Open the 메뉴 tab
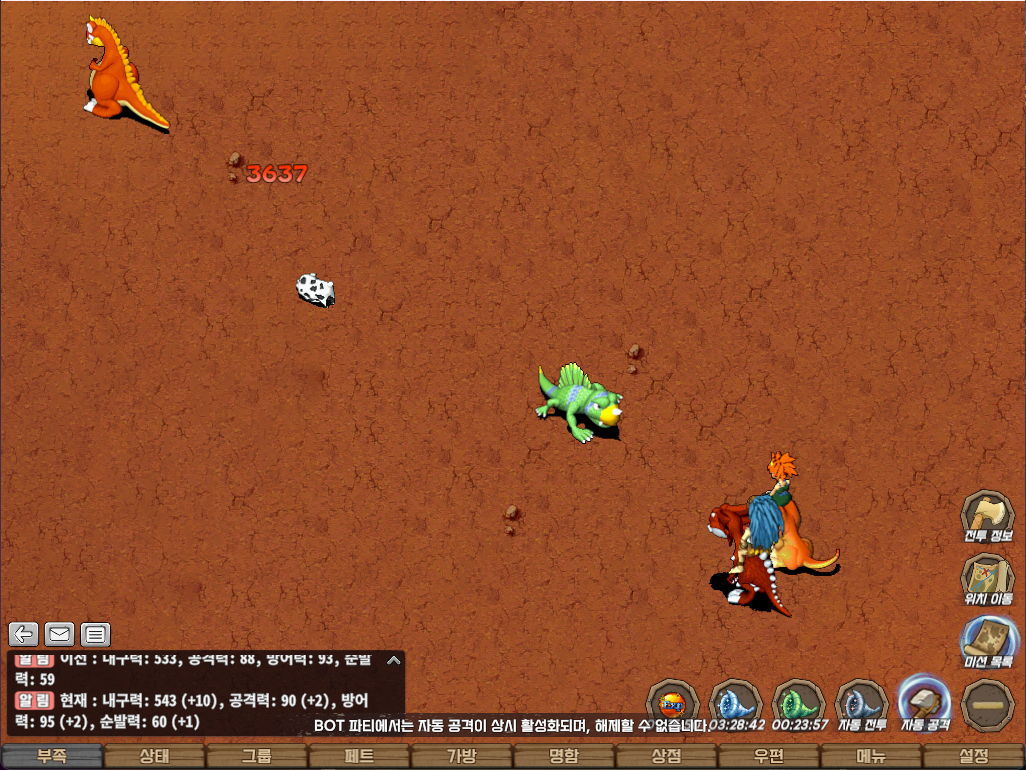The width and height of the screenshot is (1026, 770). [871, 757]
